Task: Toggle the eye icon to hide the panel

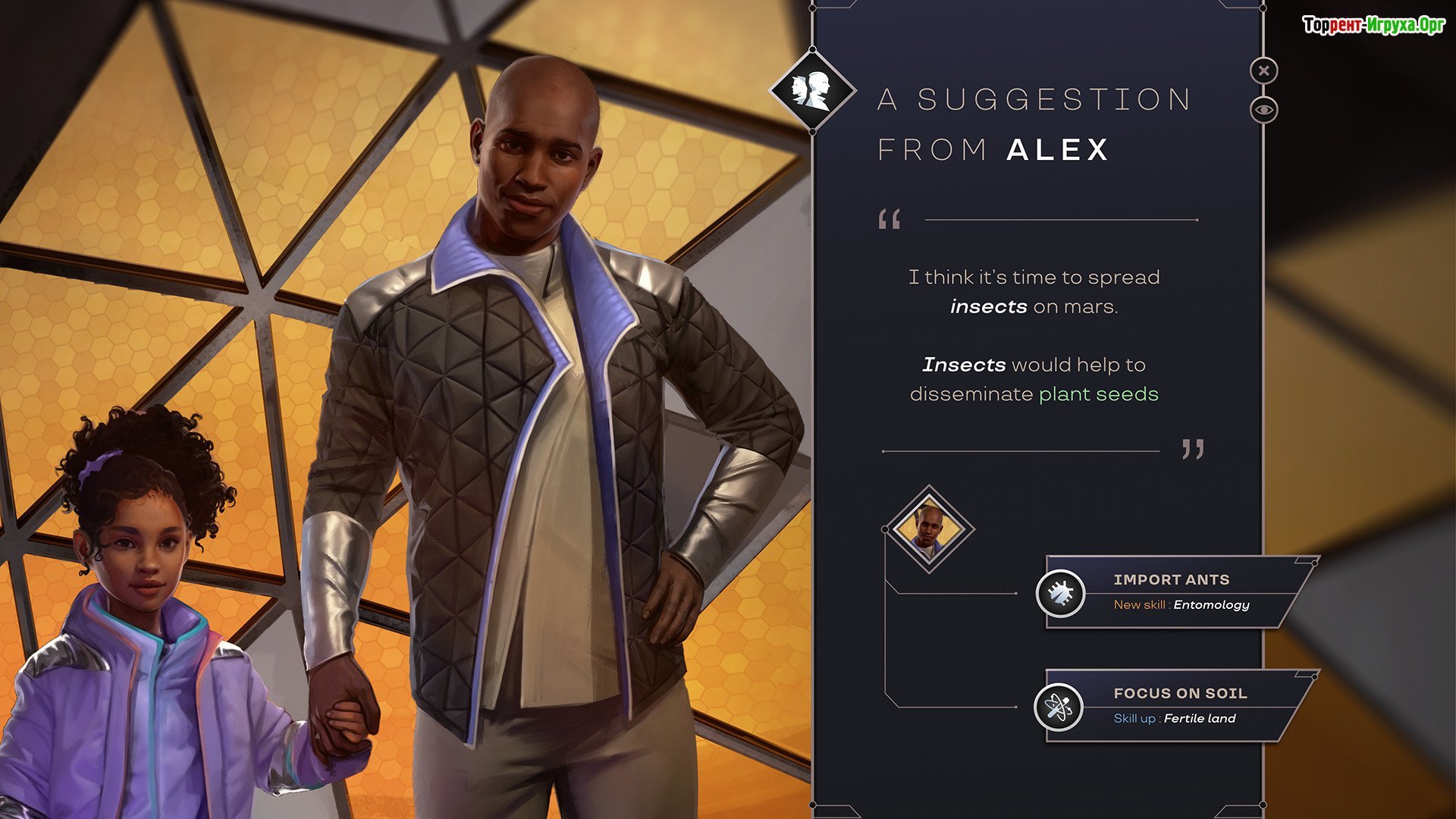Action: 1263,110
